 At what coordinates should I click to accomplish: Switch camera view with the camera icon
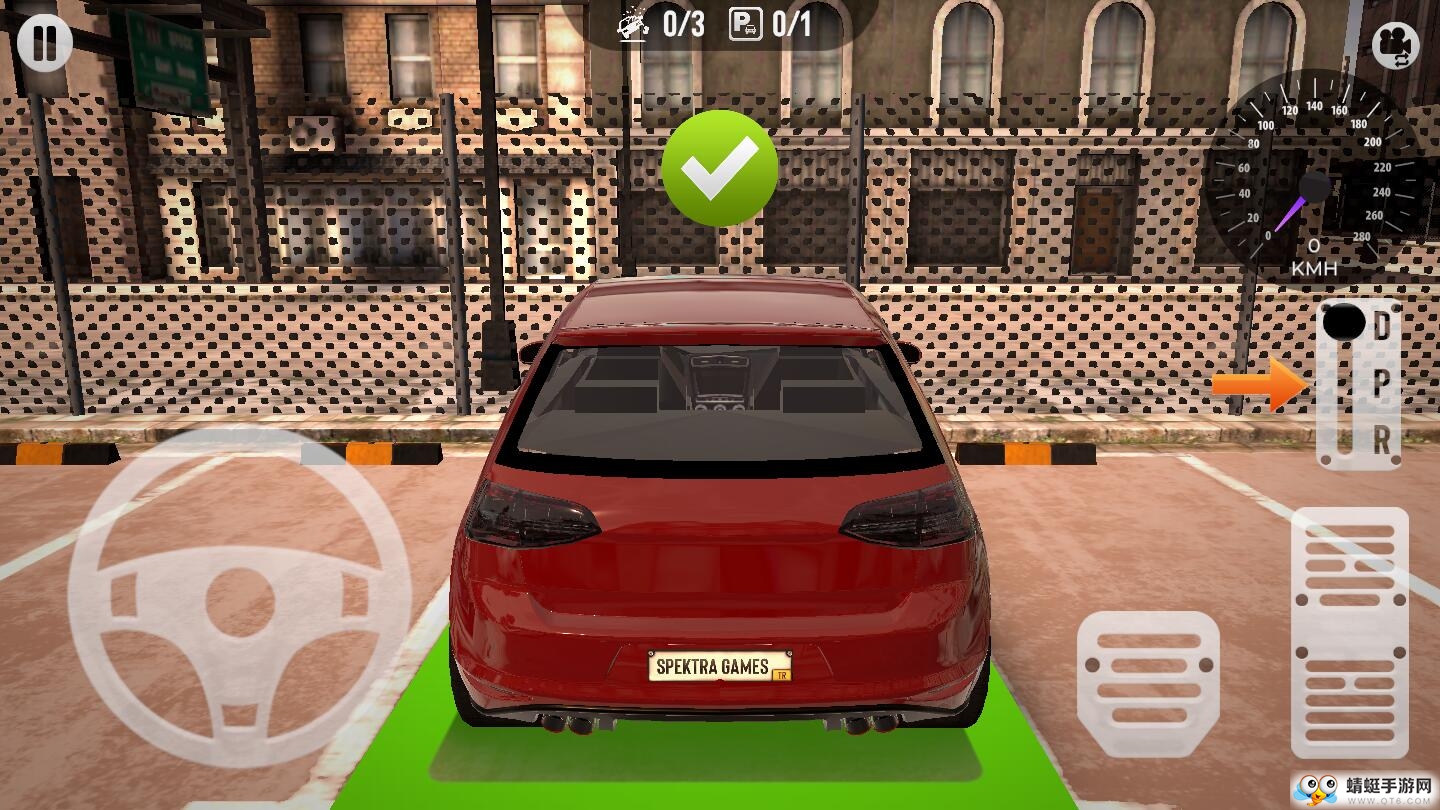pyautogui.click(x=1395, y=44)
